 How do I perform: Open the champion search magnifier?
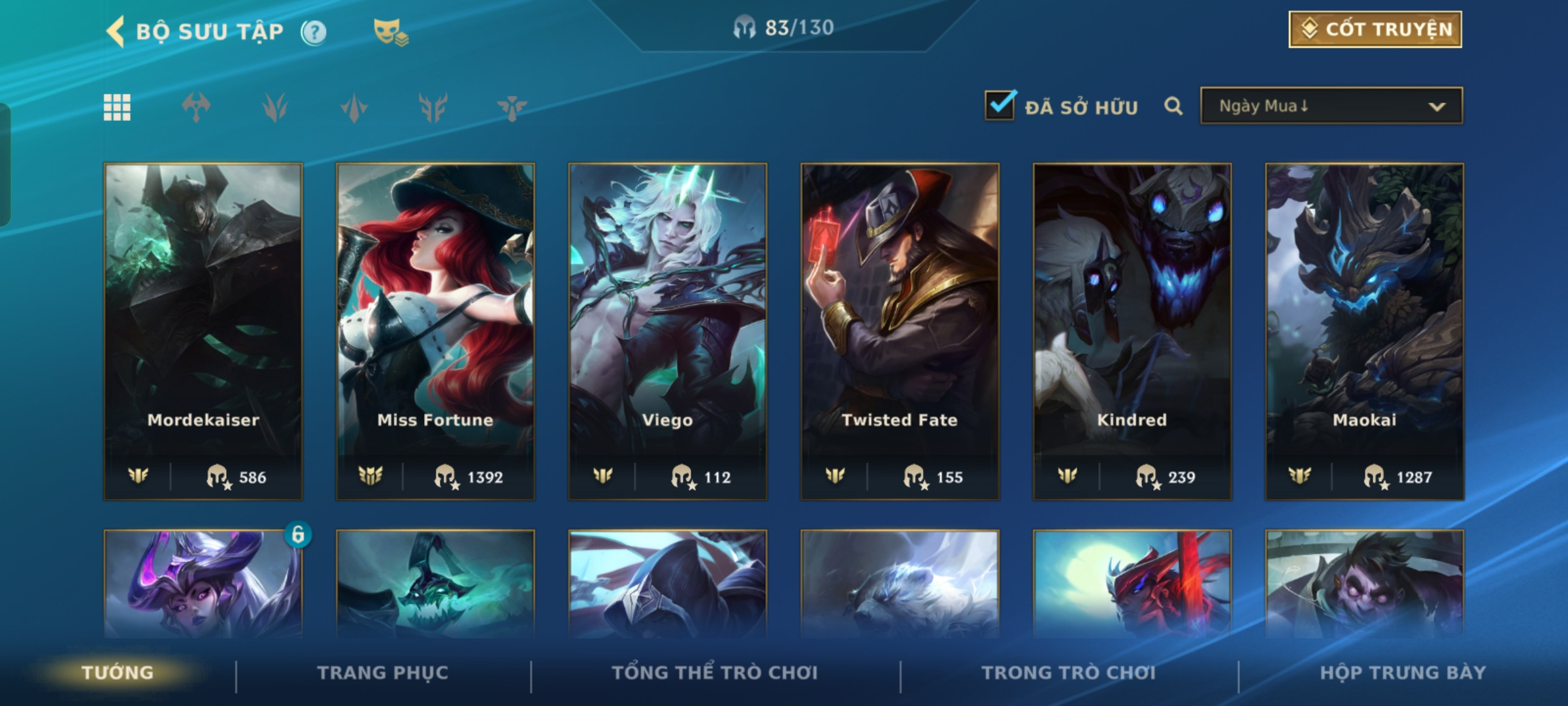1173,106
